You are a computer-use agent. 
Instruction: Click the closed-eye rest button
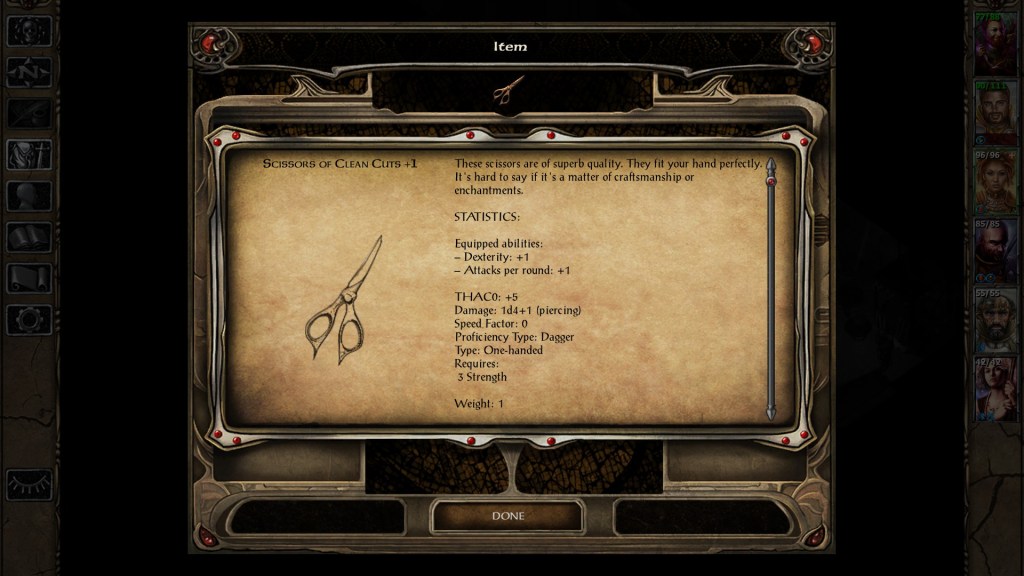pos(28,484)
